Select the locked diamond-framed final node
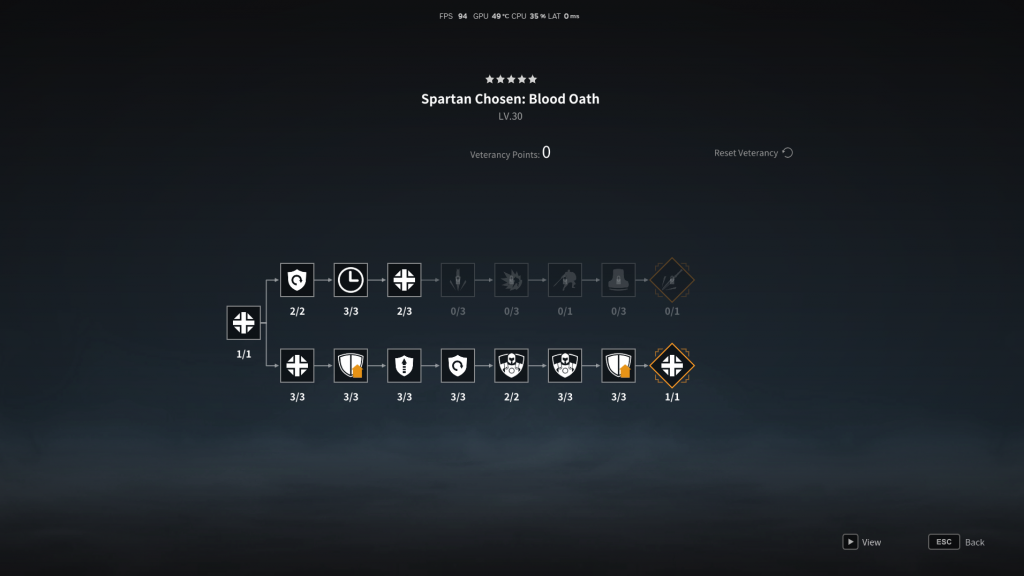 click(672, 280)
